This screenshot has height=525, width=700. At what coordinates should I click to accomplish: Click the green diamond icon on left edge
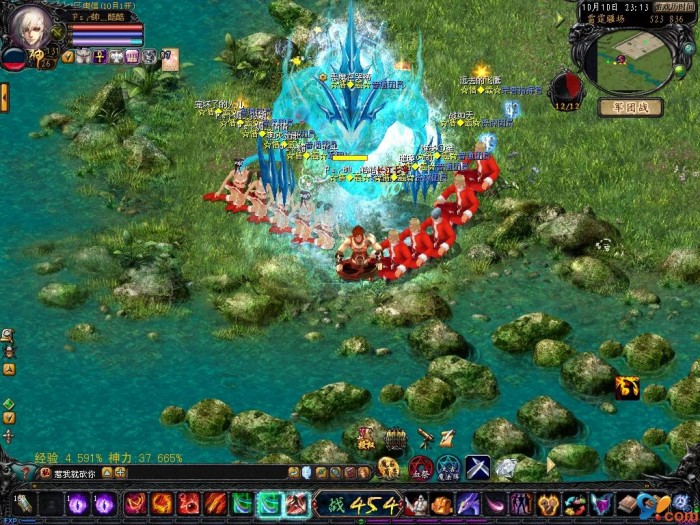(x=8, y=404)
